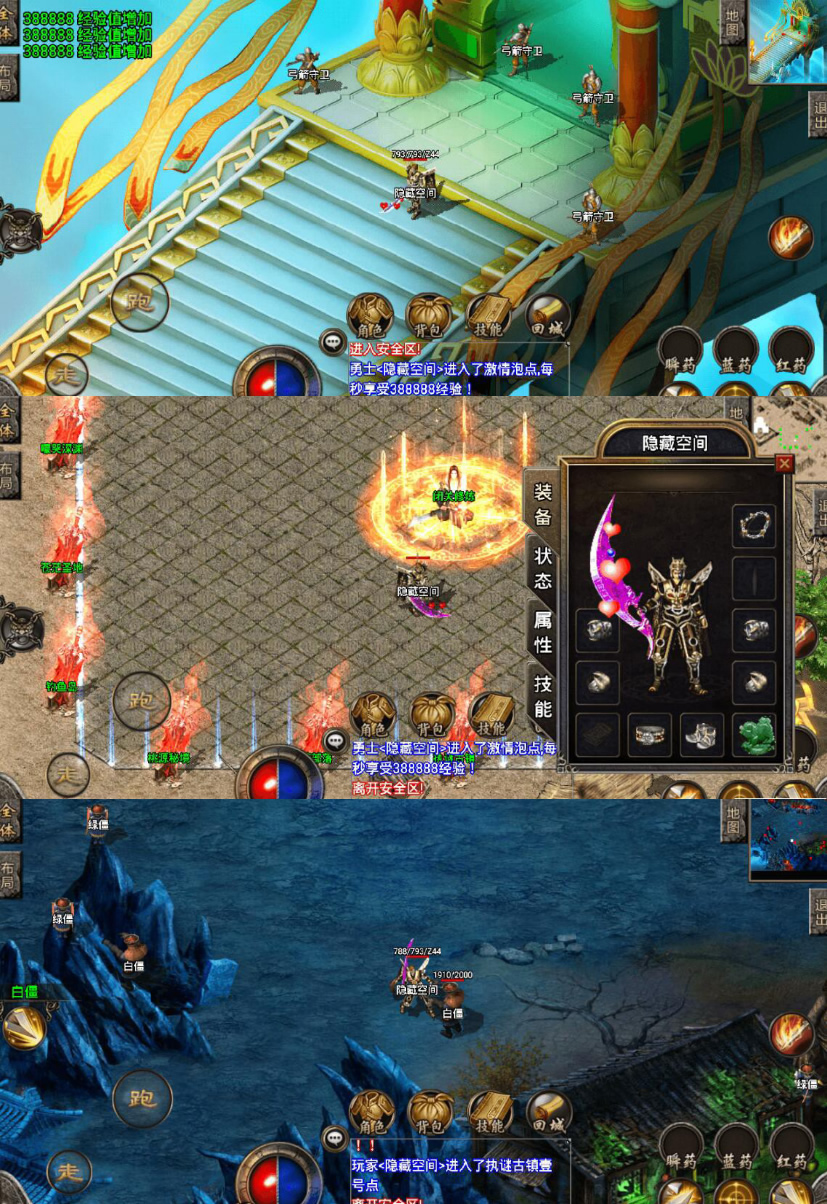Screen dimensions: 827x1204
Task: Switch to the 状态 tab
Action: coord(543,568)
